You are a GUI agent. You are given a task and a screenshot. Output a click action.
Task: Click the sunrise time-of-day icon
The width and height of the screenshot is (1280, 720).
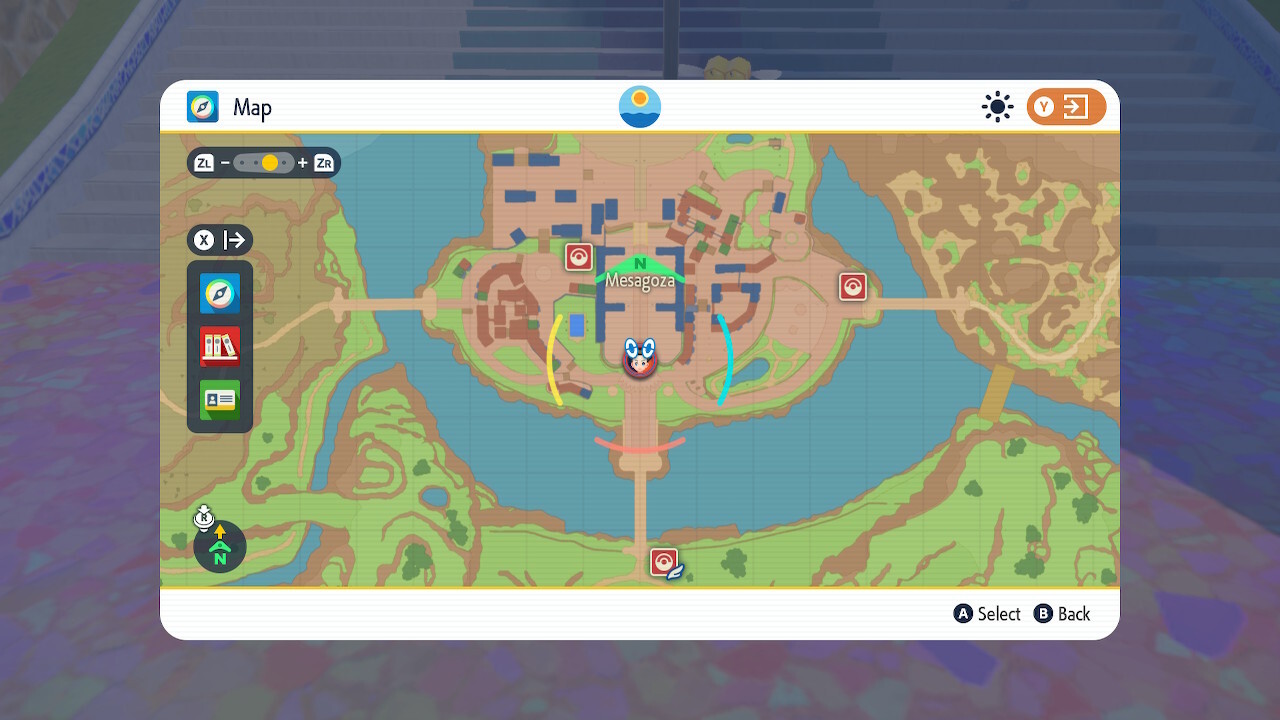click(640, 107)
